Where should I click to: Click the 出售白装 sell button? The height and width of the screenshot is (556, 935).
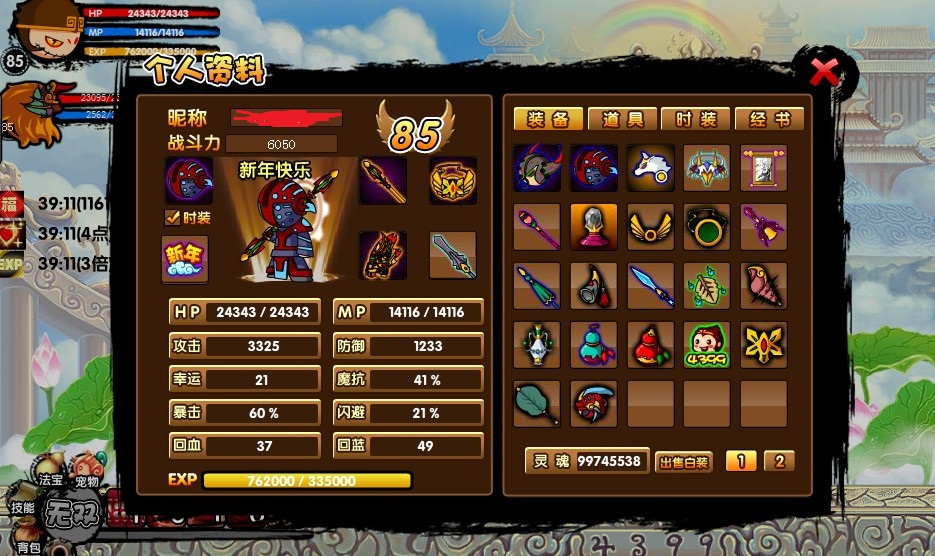tap(684, 462)
